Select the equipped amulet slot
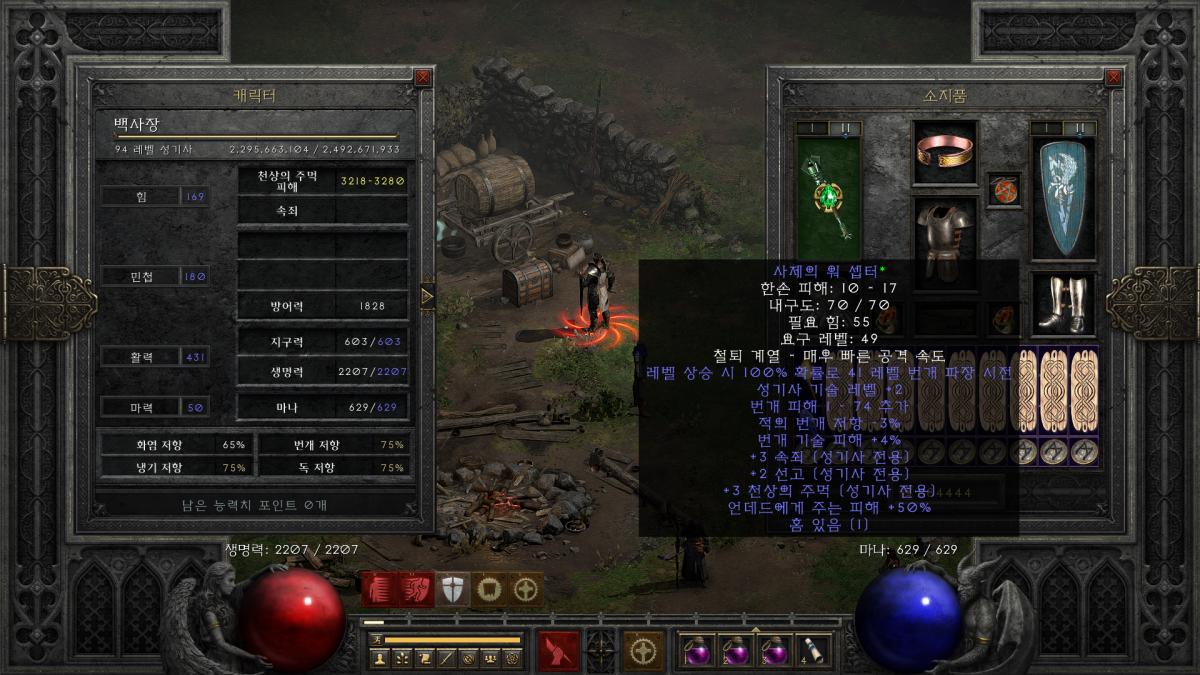1200x675 pixels. [1002, 189]
